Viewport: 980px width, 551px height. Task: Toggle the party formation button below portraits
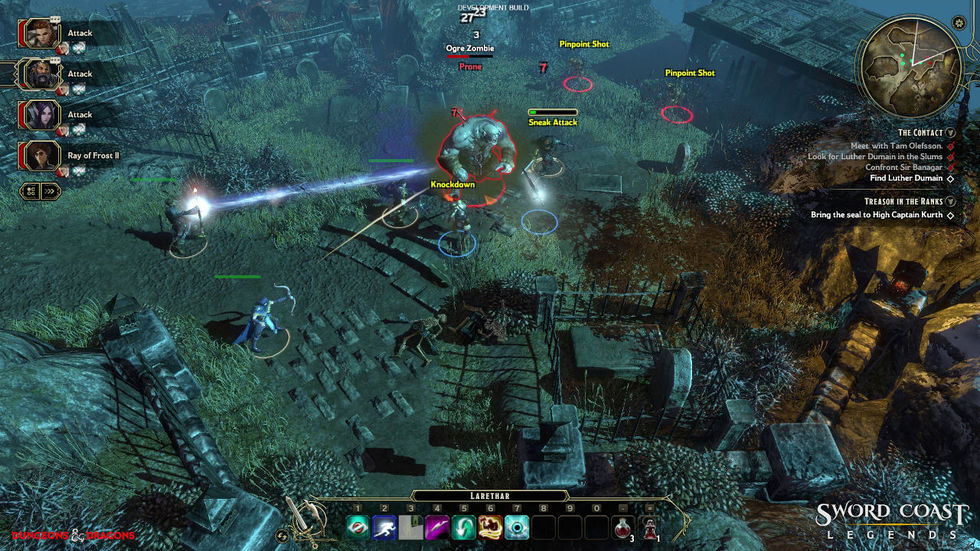[31, 190]
